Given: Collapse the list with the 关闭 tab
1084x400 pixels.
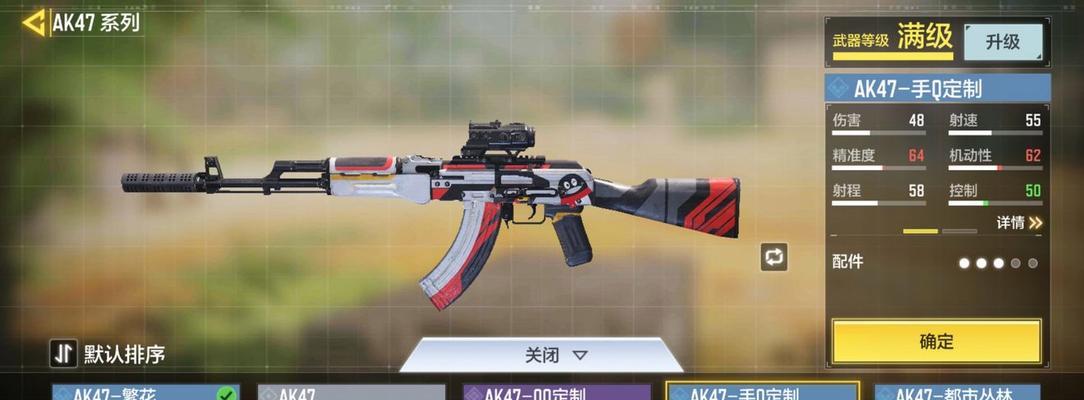Looking at the screenshot, I should 556,355.
